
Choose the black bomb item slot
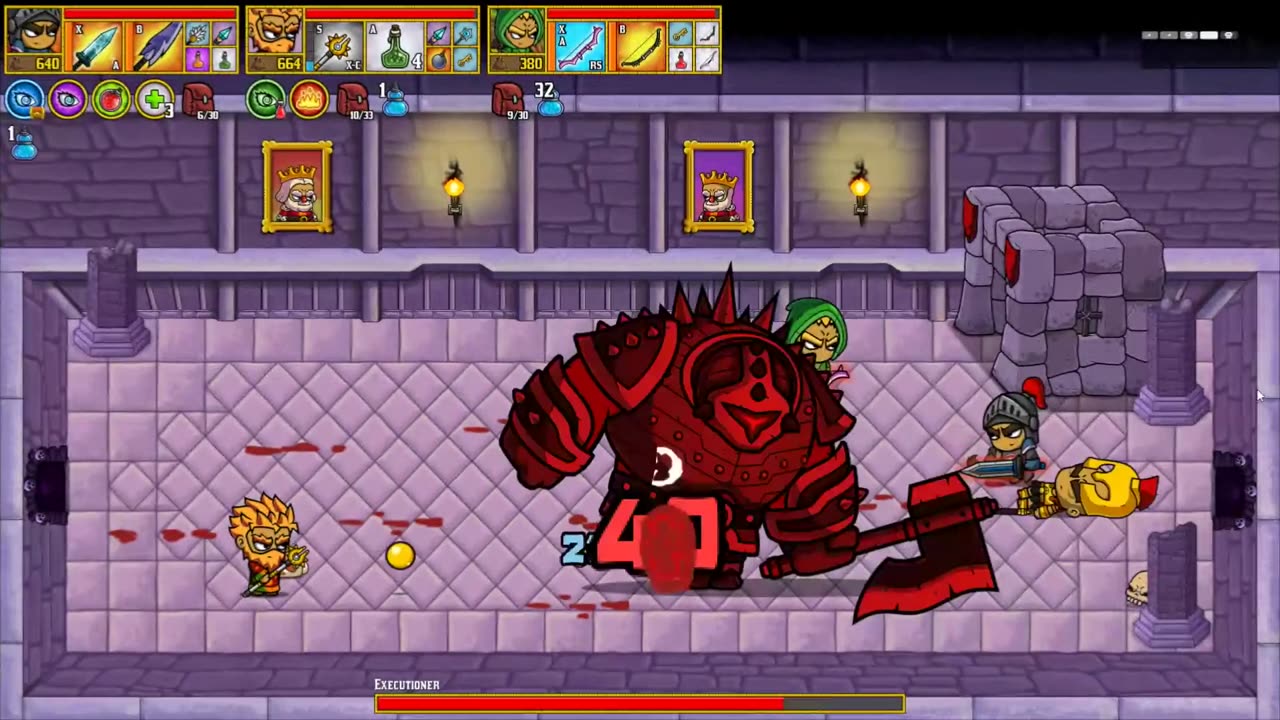(438, 60)
